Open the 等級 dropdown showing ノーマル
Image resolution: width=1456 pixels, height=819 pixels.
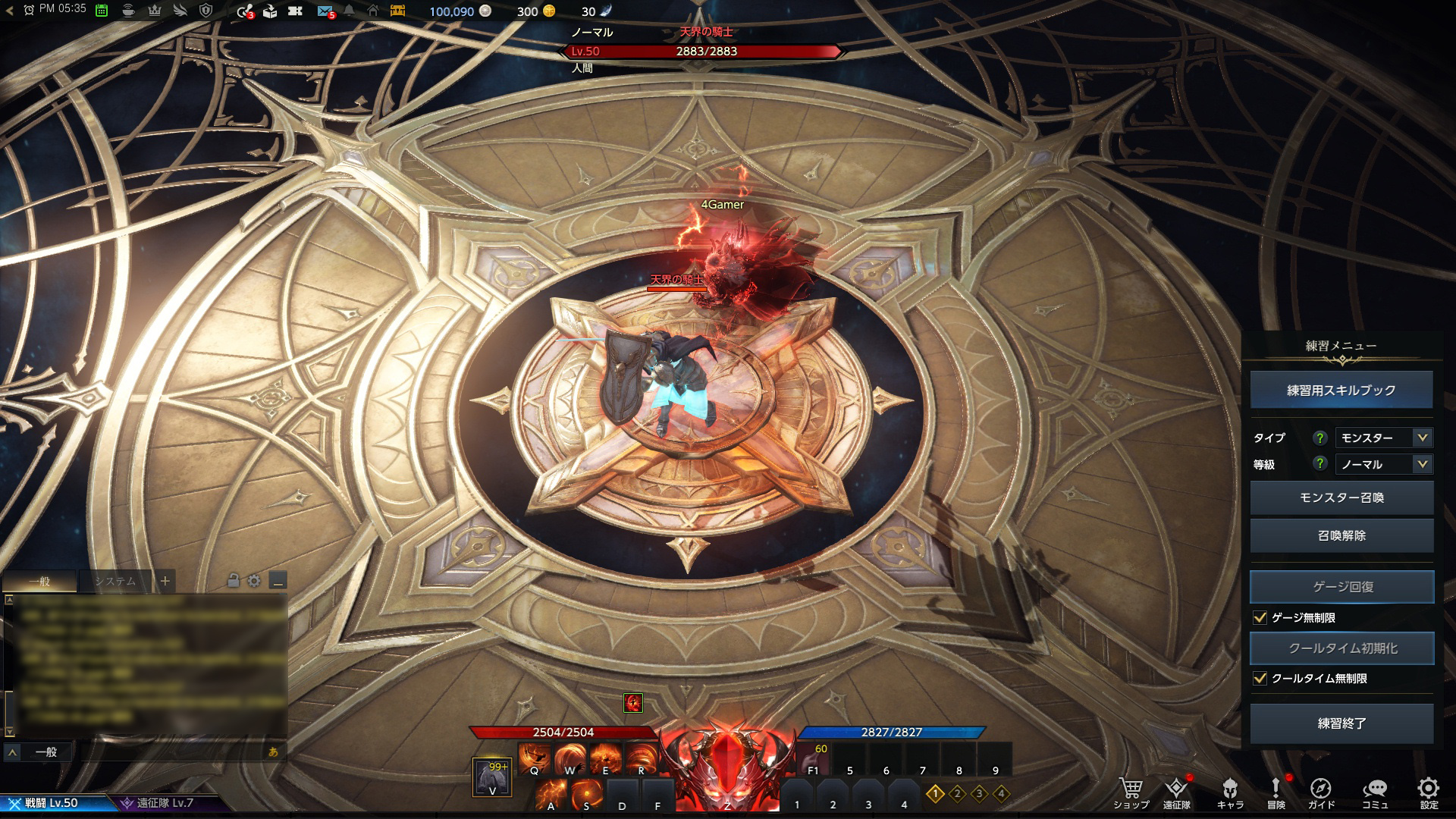1383,464
